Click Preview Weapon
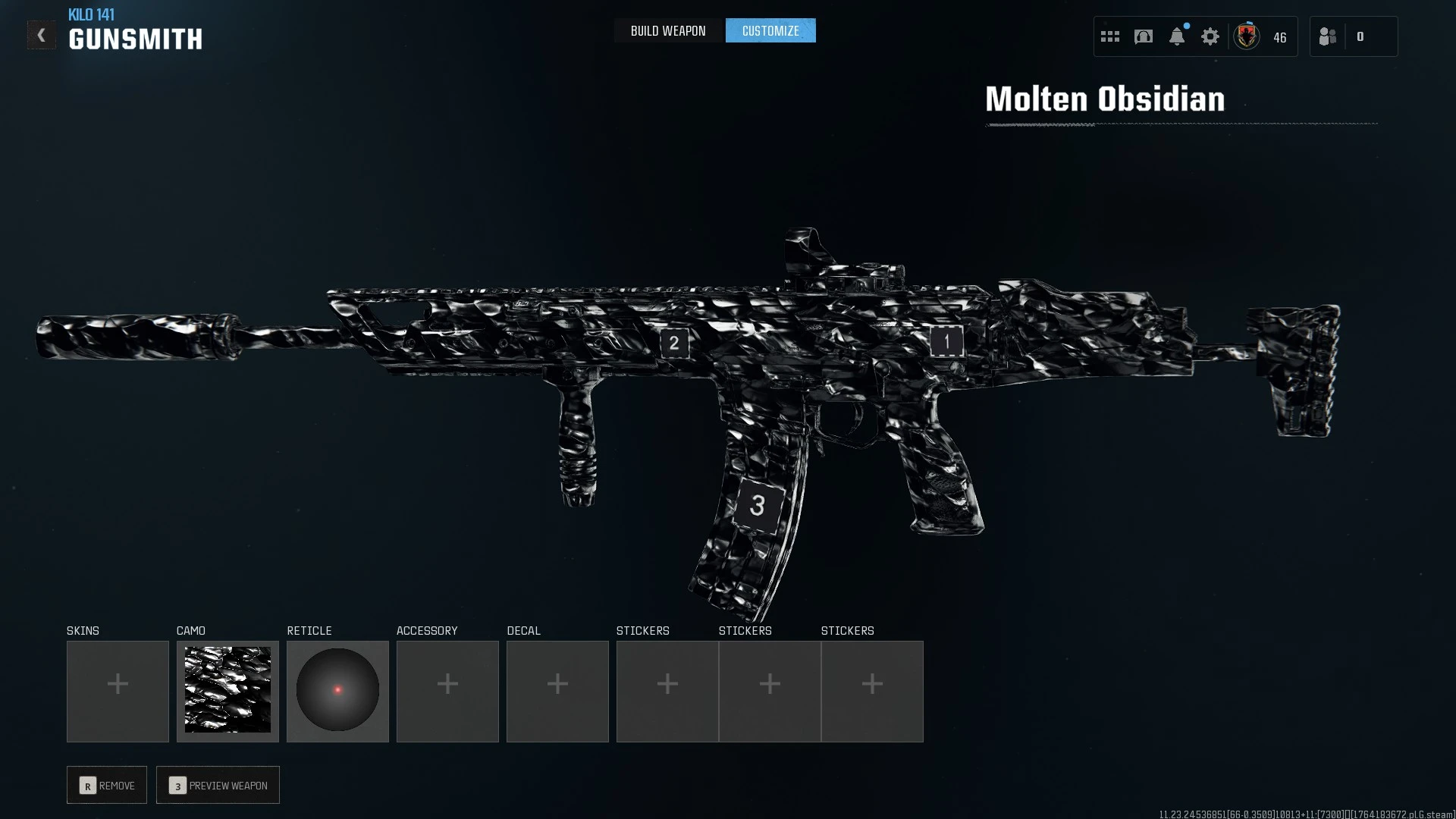 point(218,785)
